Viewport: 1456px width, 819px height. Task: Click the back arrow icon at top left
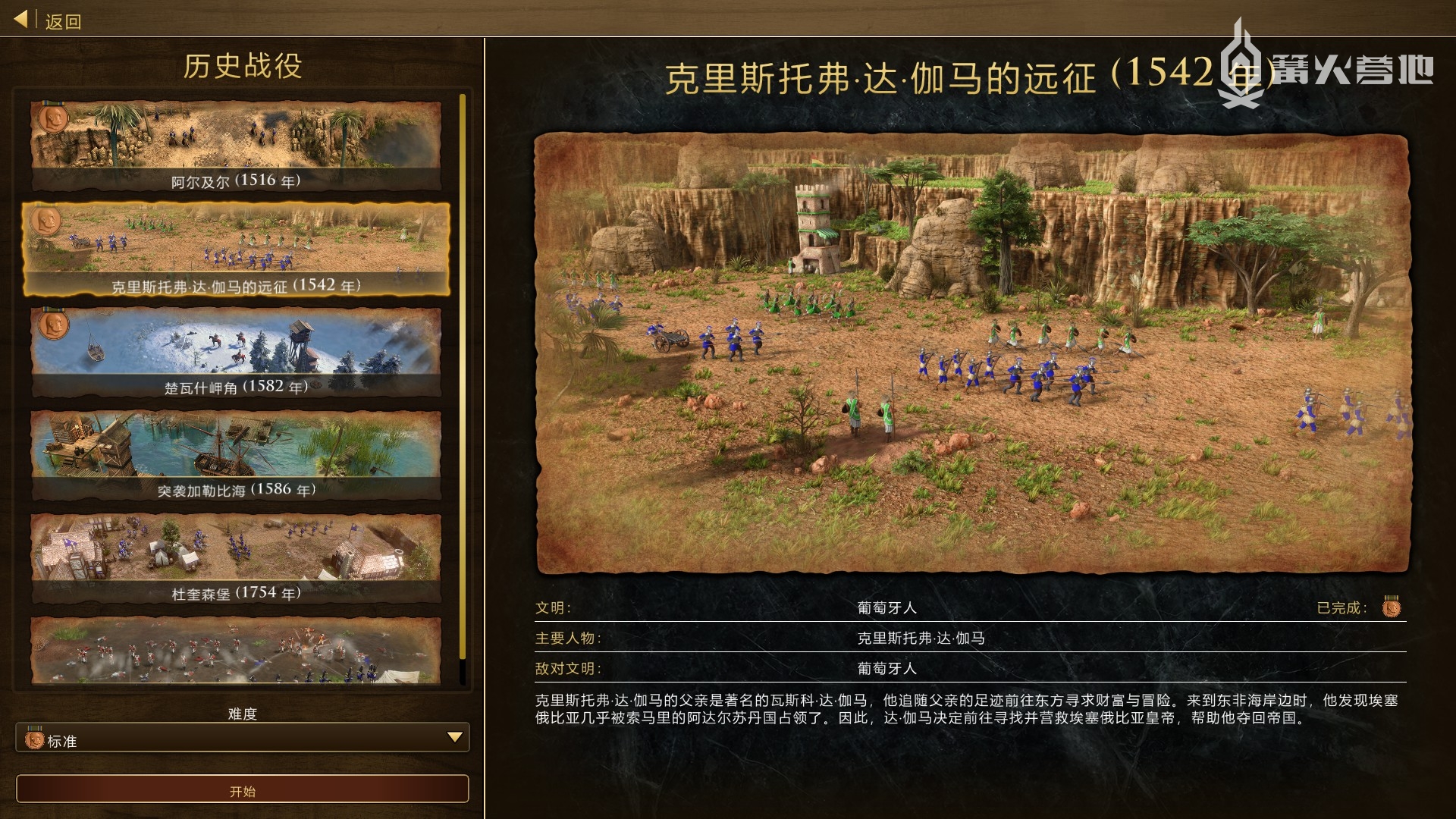[x=20, y=19]
